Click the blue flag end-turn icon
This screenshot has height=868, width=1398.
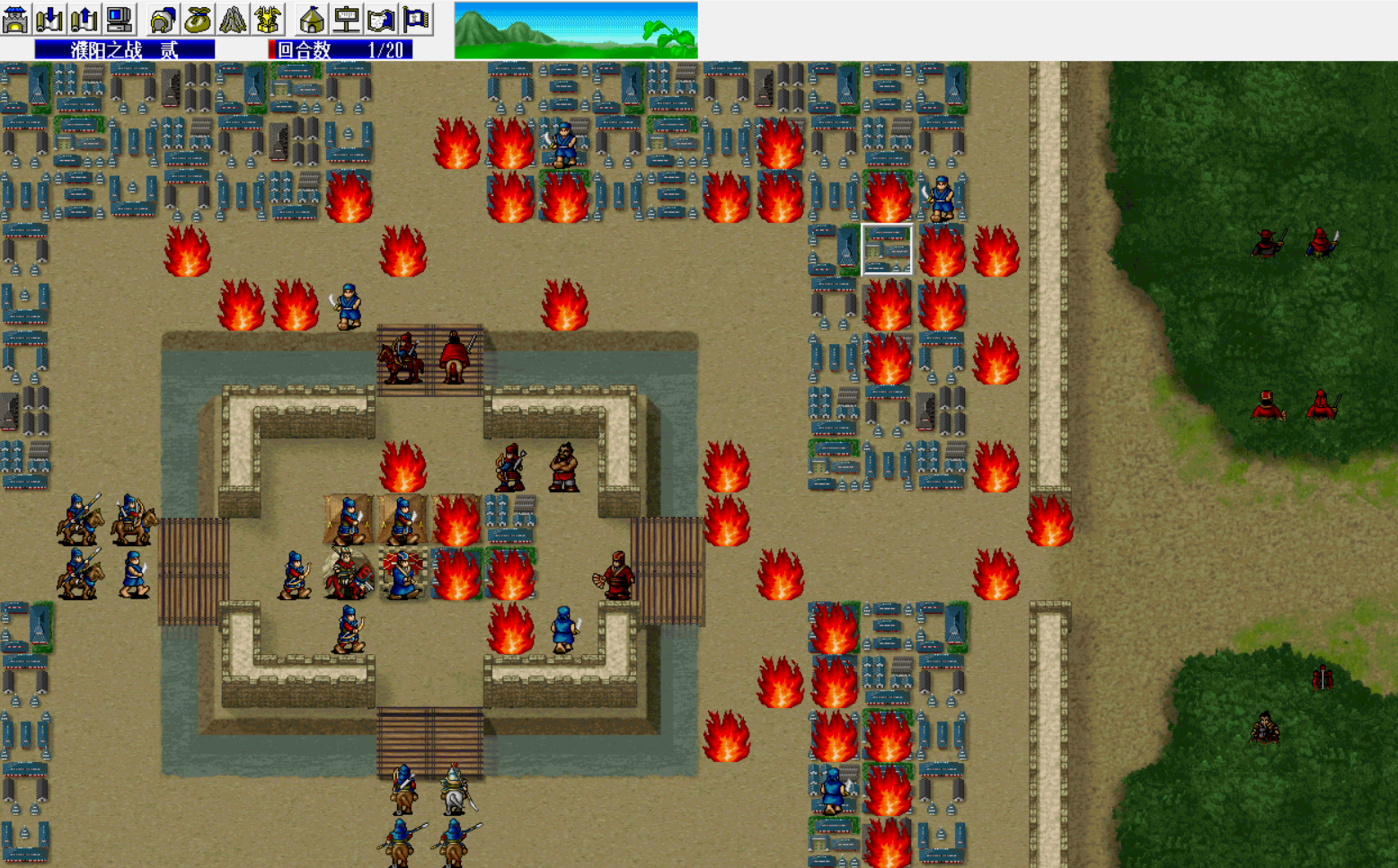[416, 19]
